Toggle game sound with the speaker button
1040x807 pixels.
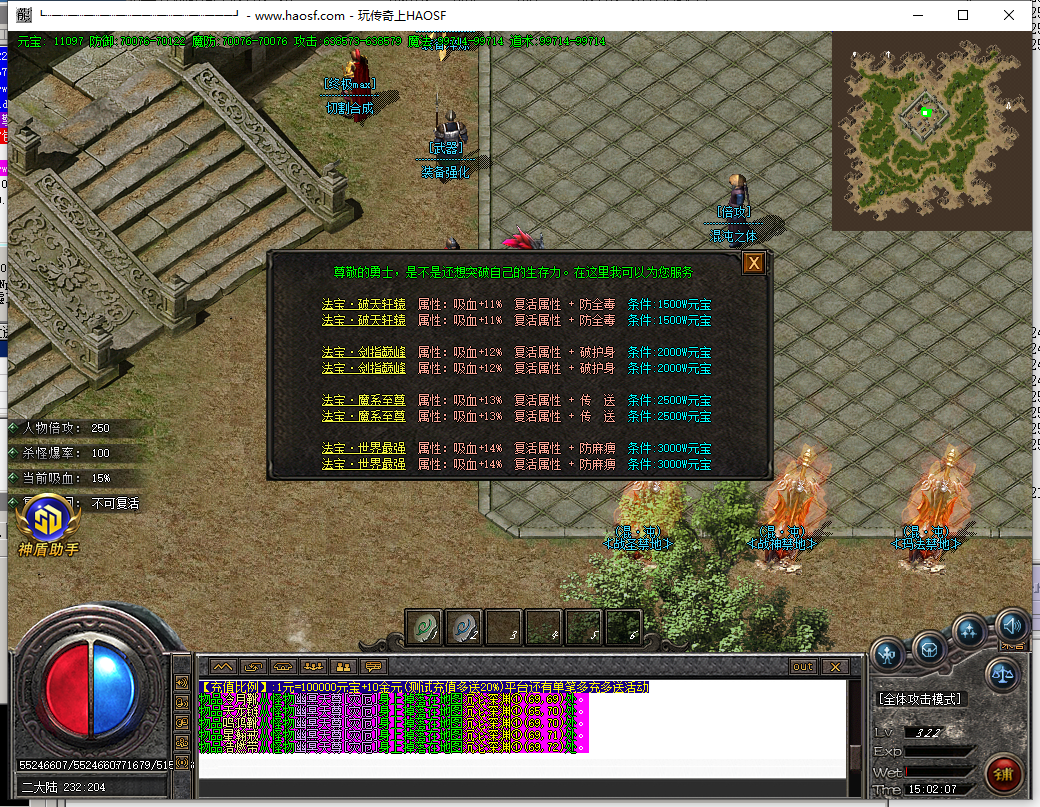(1012, 625)
